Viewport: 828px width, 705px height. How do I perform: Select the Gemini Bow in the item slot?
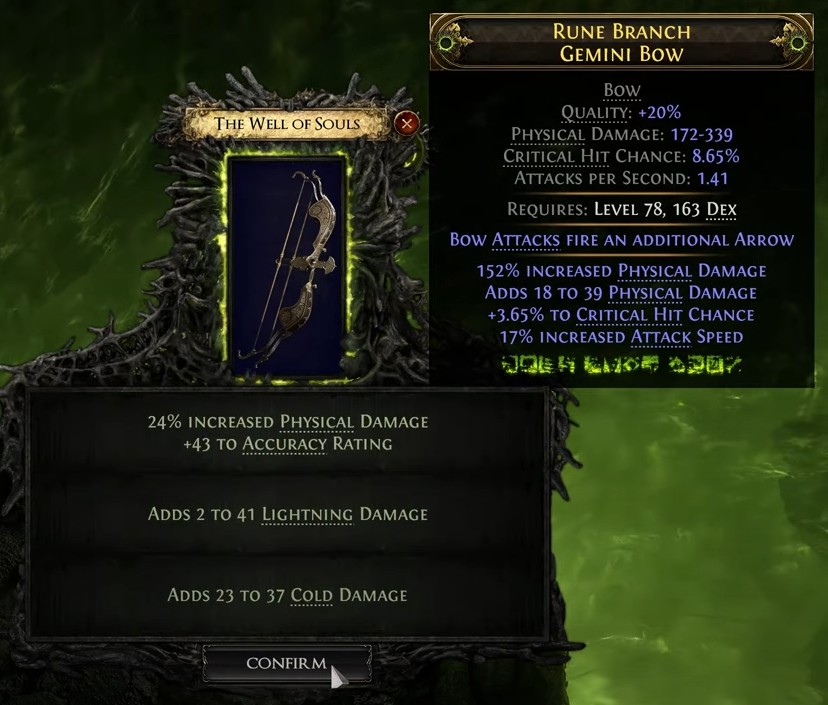coord(287,267)
